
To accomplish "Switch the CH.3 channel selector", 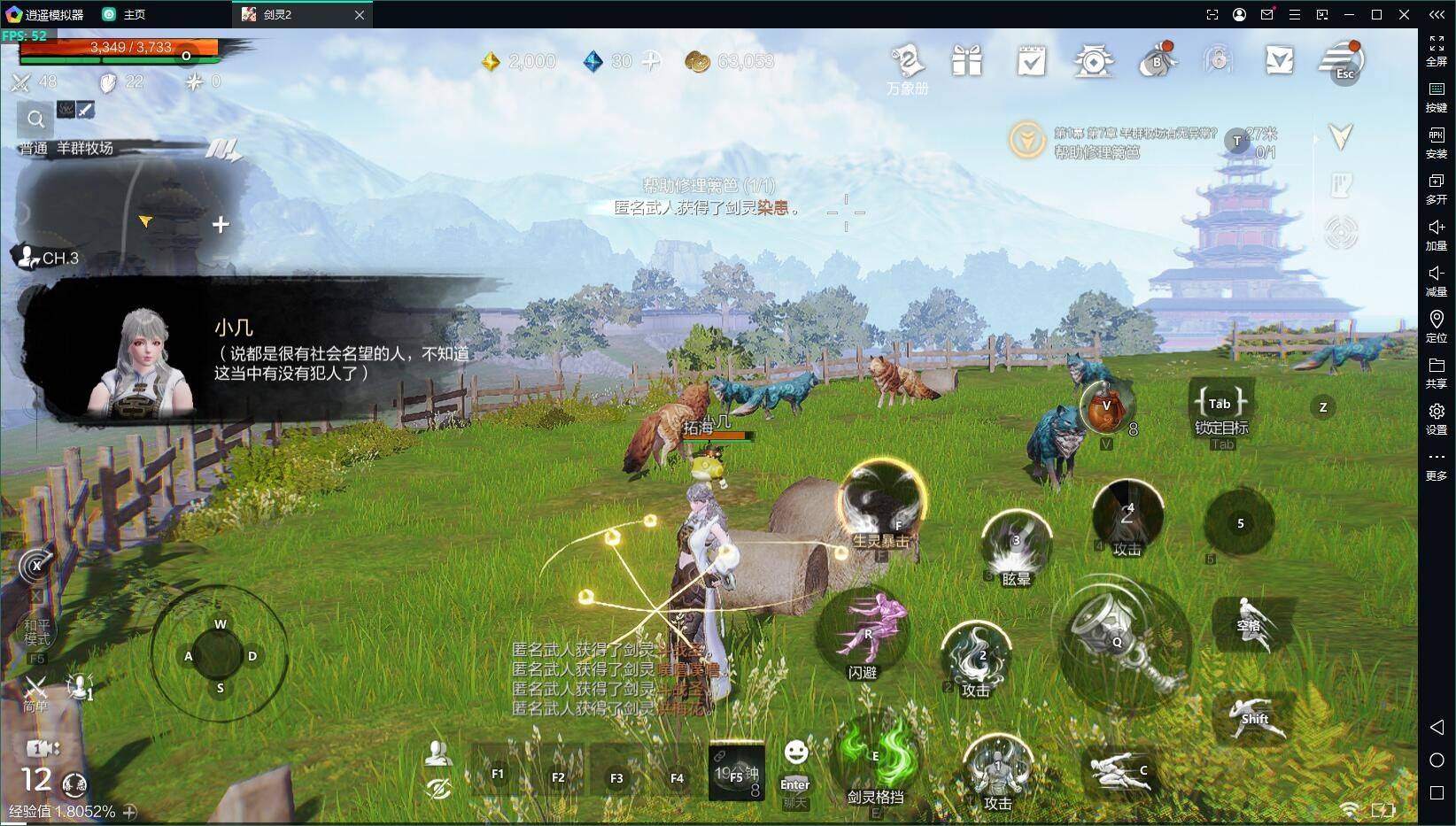I will [49, 258].
